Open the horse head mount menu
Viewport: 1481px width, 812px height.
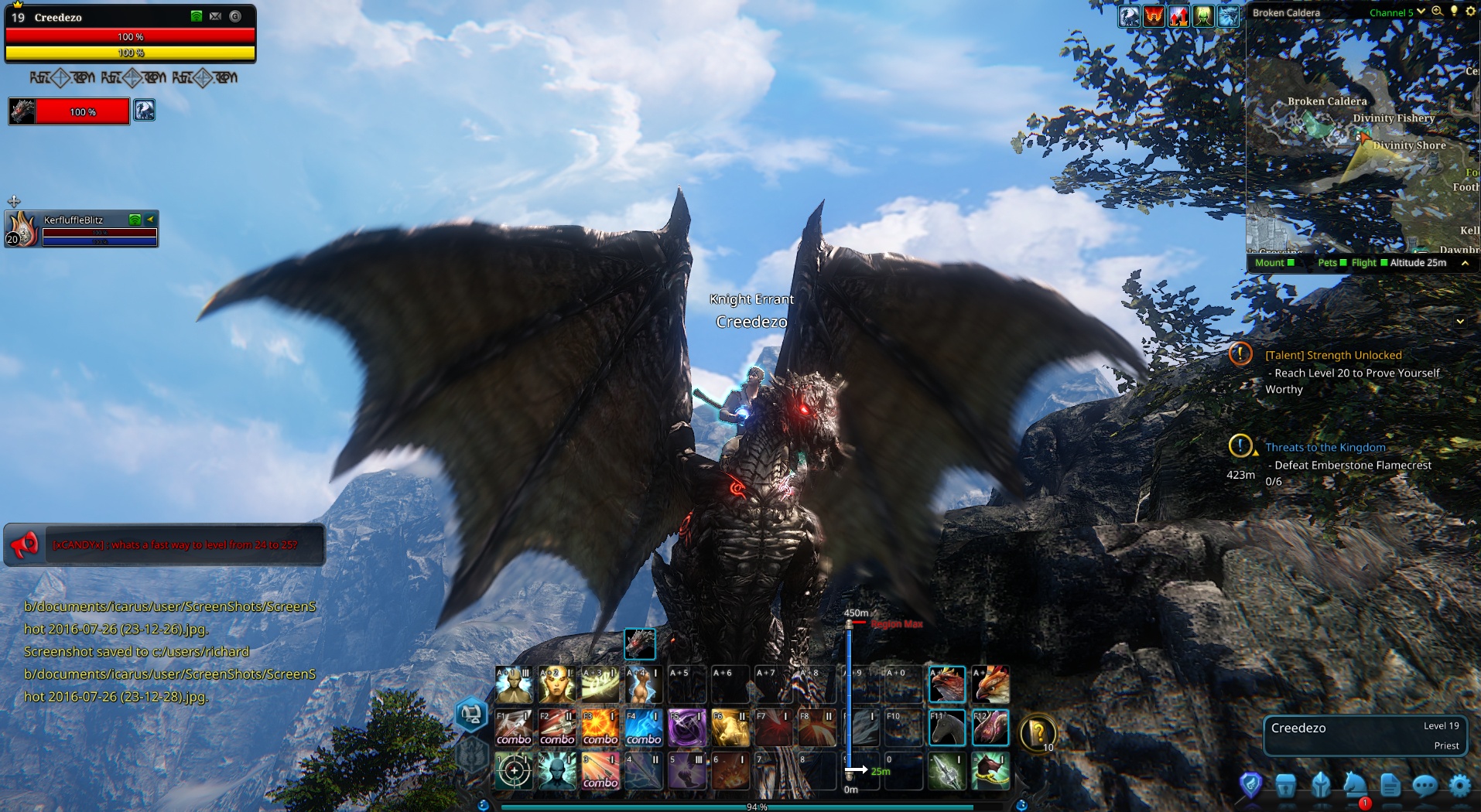point(1355,784)
